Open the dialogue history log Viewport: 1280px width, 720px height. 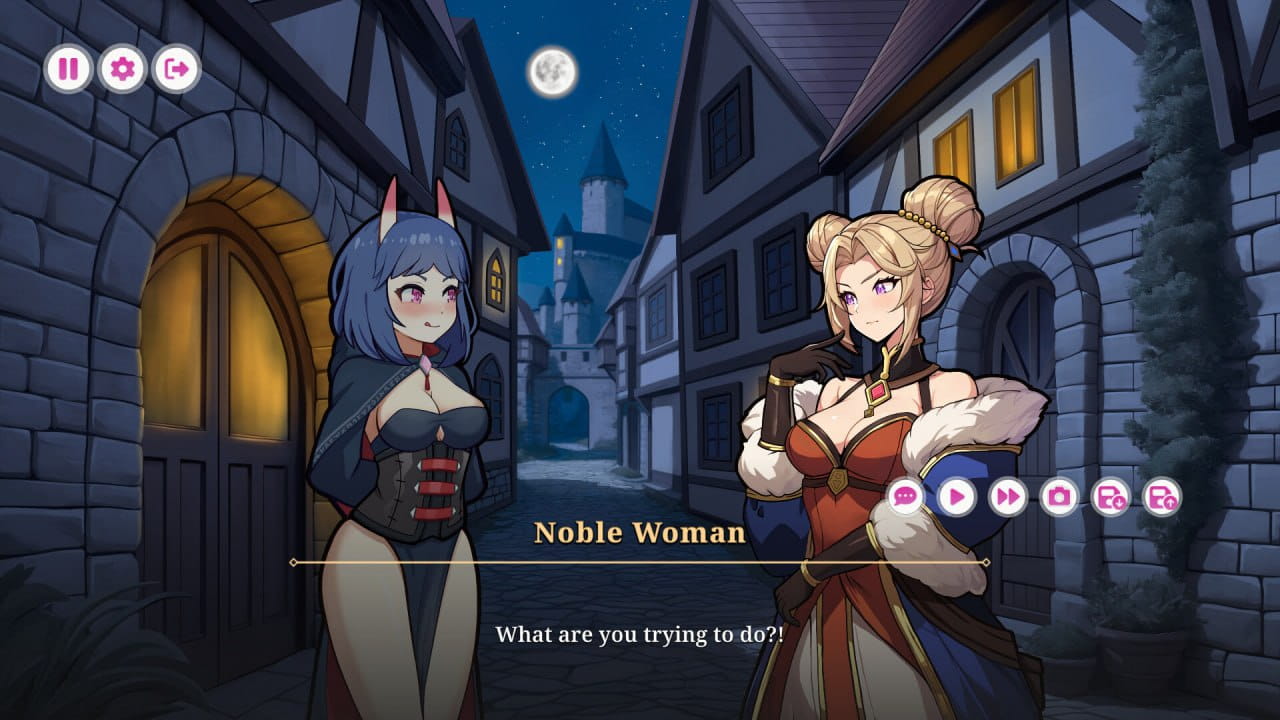pos(906,497)
